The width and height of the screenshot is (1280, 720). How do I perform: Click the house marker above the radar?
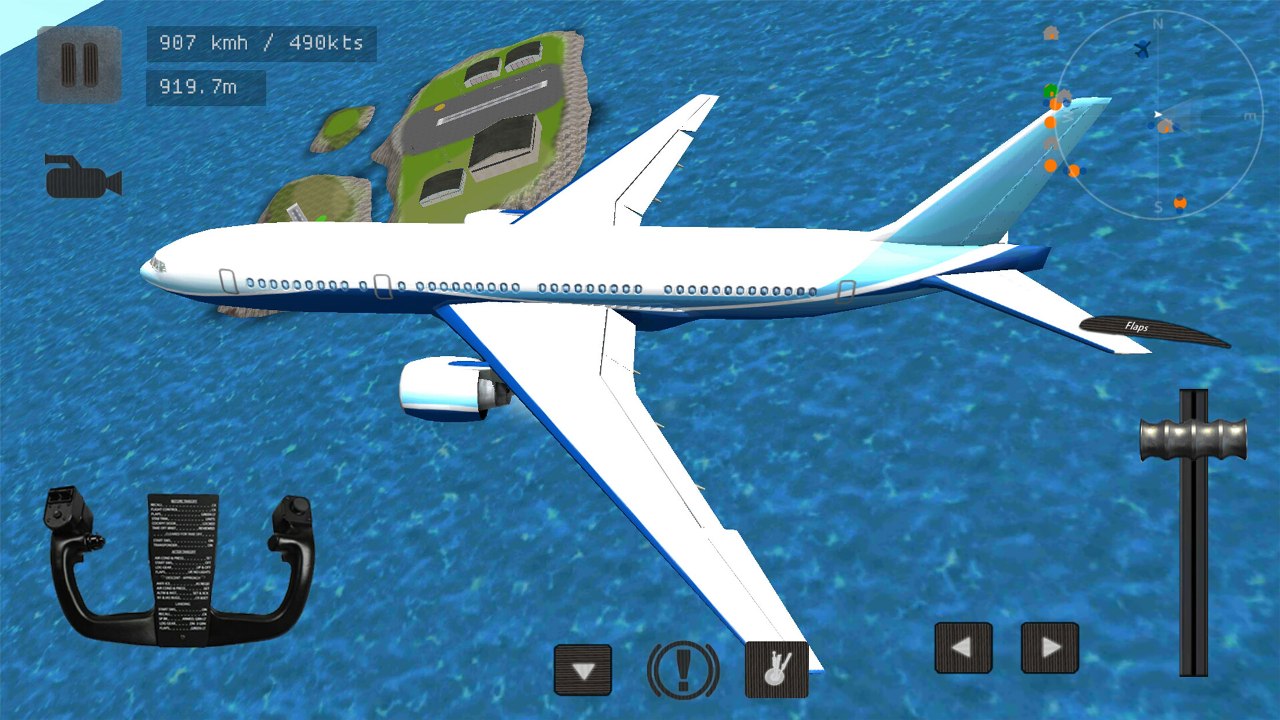[1049, 32]
